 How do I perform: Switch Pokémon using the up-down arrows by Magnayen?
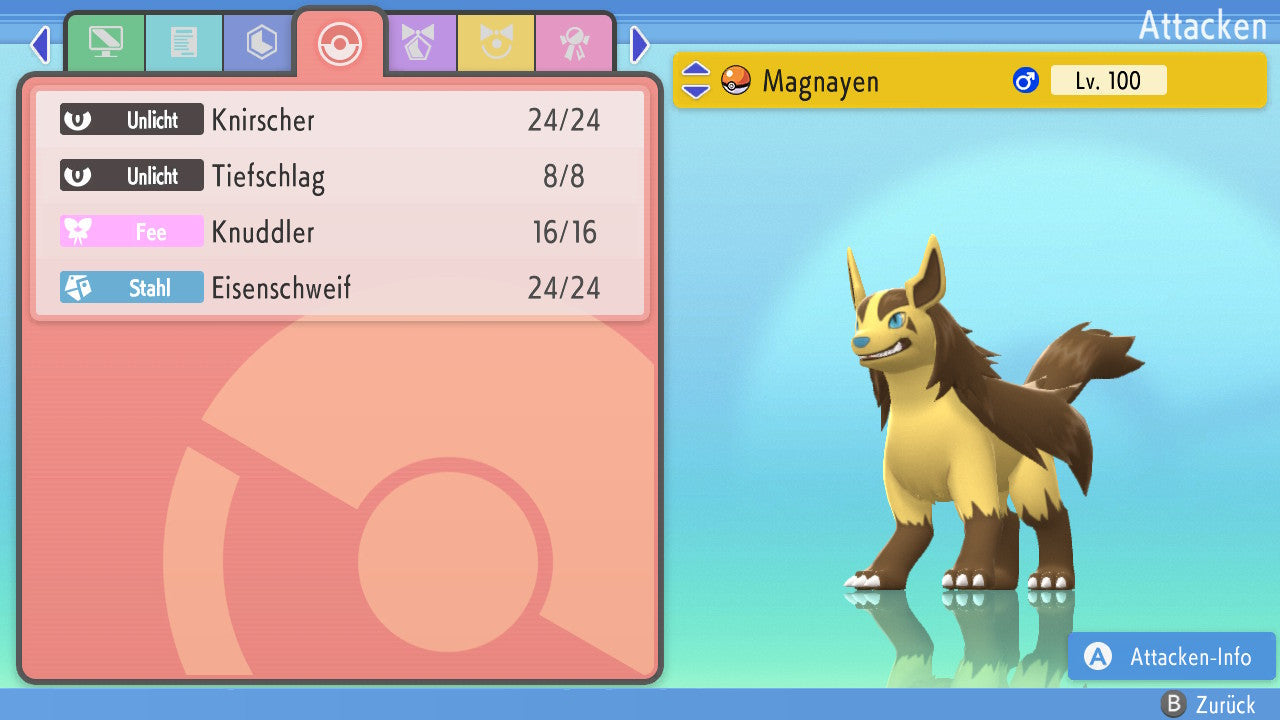click(696, 81)
